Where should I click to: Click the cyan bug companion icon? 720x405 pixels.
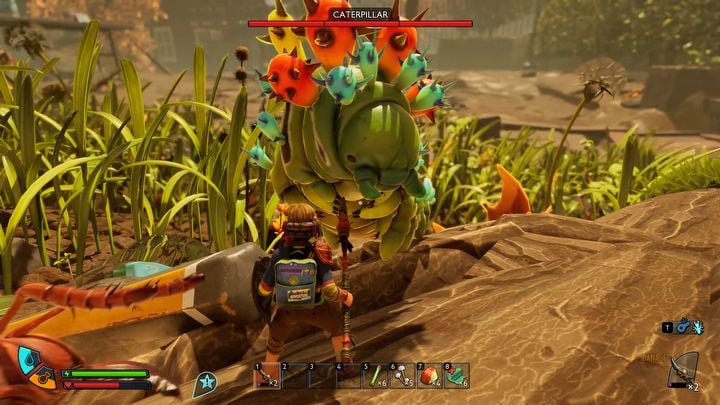coord(698,327)
